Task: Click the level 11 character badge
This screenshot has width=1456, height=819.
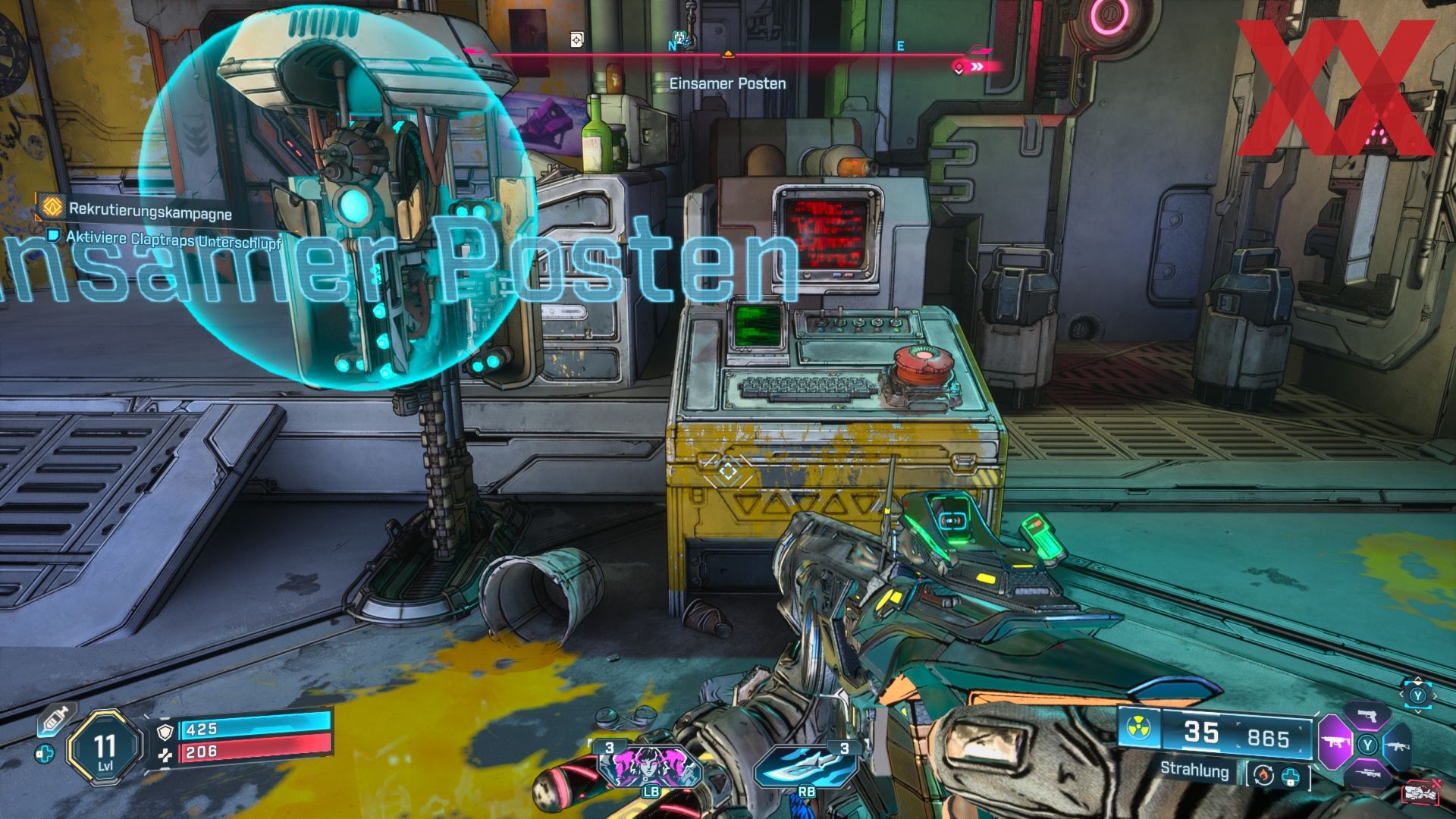Action: pos(105,748)
